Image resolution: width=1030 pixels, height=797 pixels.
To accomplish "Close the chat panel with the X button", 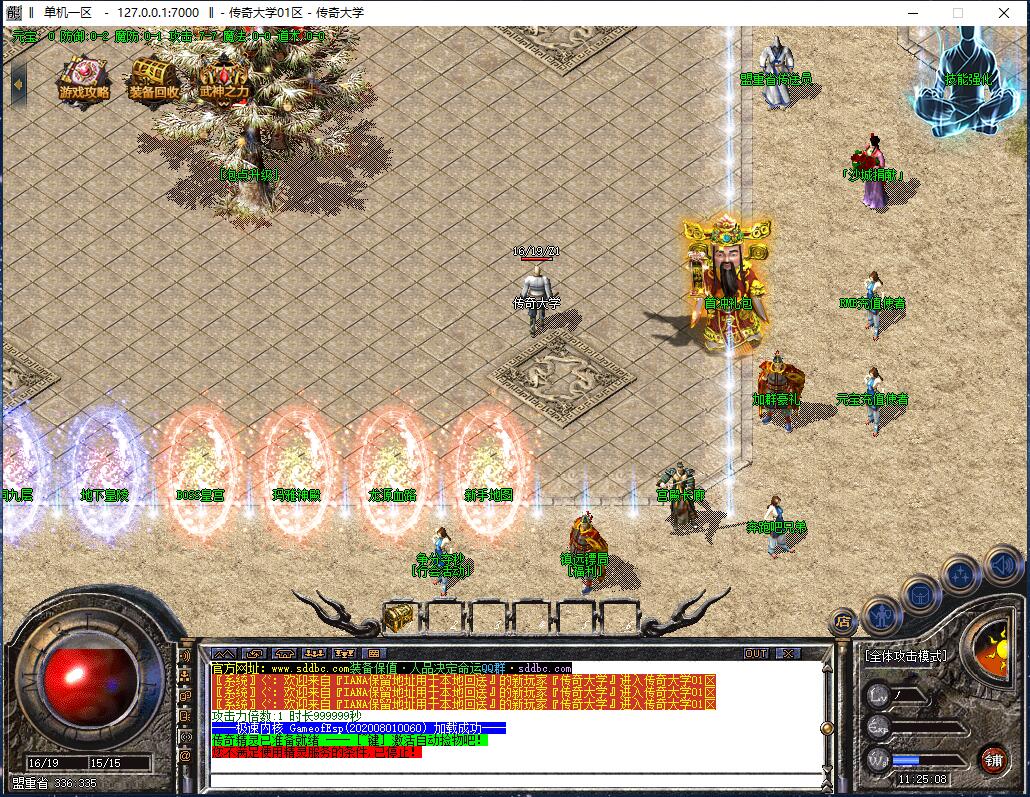I will click(x=788, y=653).
